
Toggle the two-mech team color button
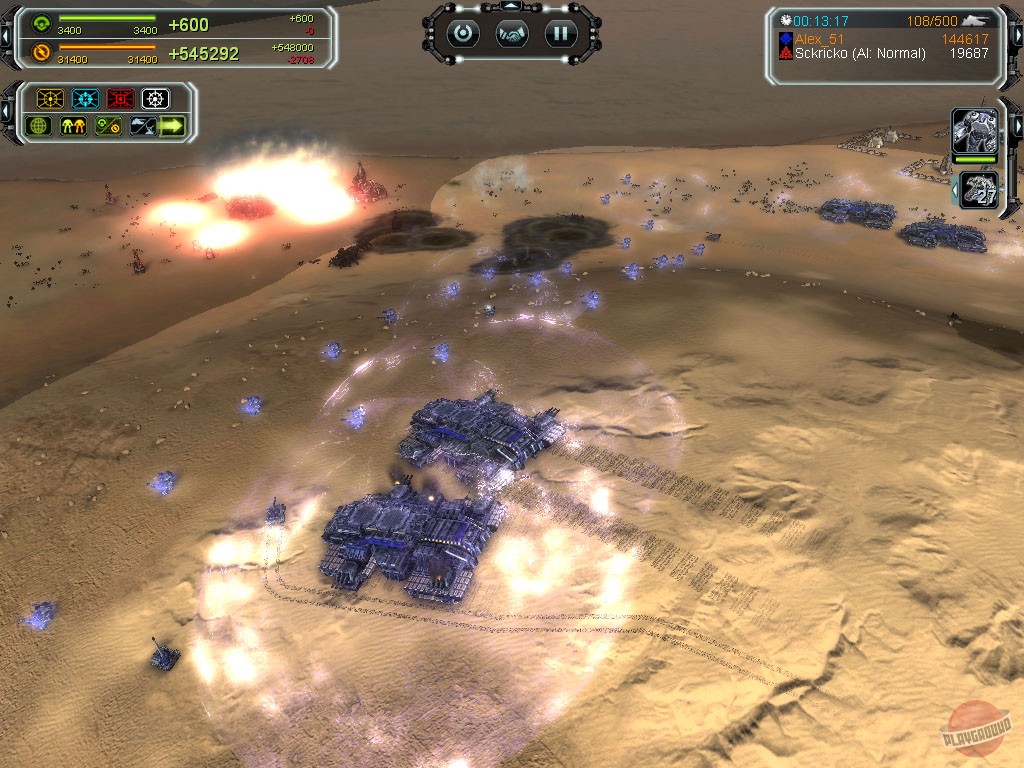[74, 126]
